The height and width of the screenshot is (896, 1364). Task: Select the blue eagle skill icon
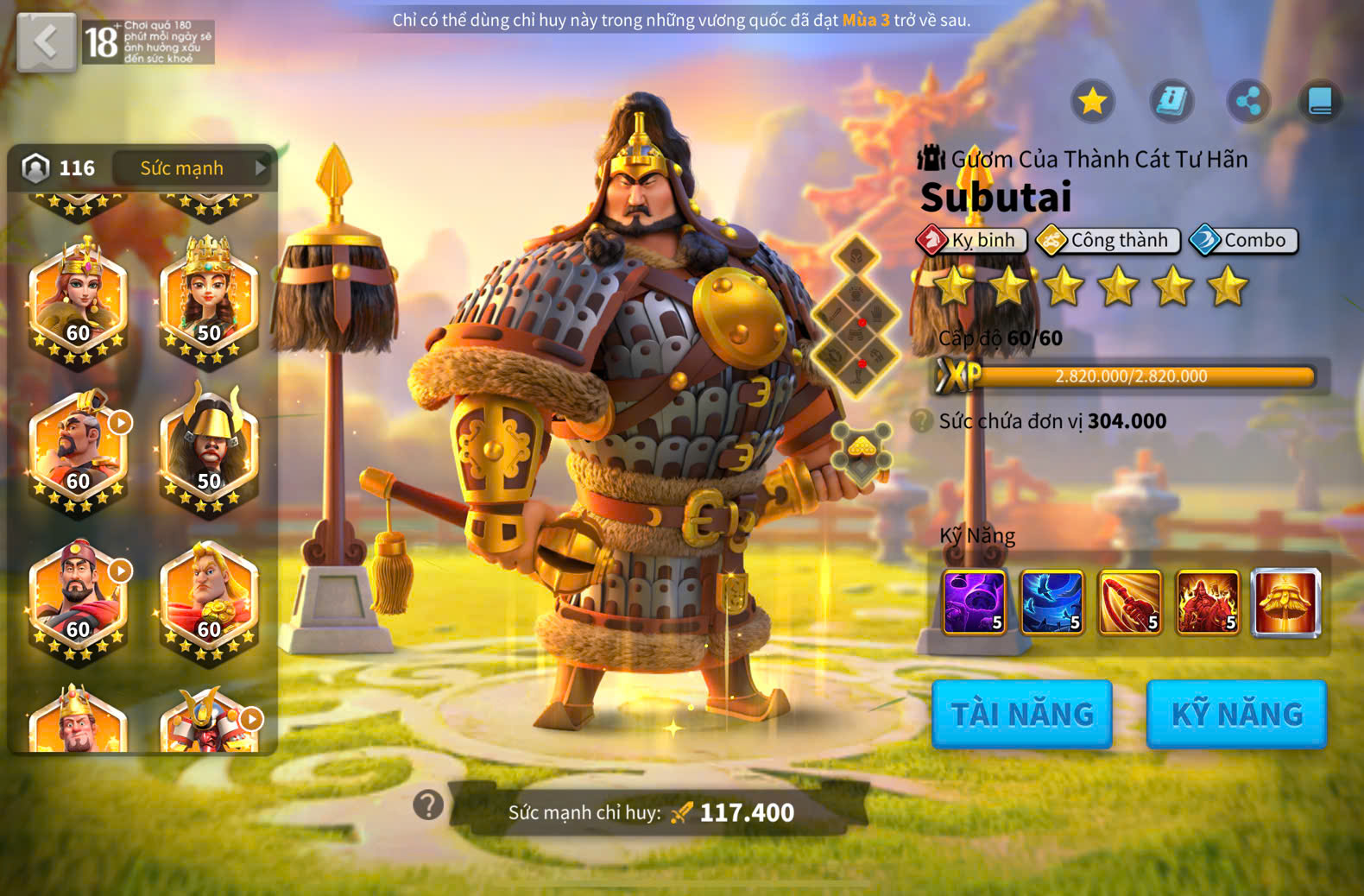pos(1051,602)
